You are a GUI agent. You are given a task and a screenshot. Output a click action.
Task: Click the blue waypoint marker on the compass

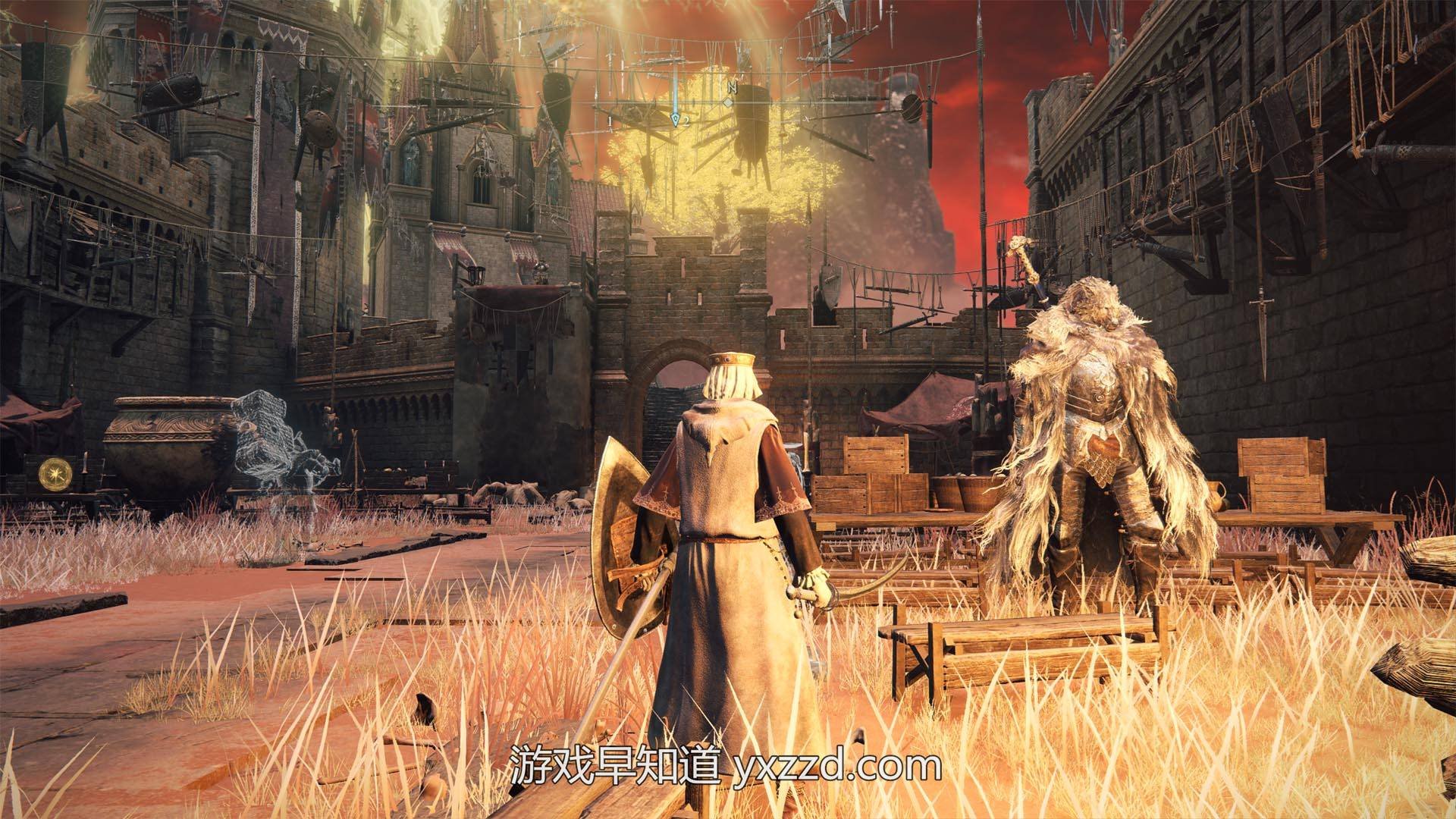[x=675, y=118]
